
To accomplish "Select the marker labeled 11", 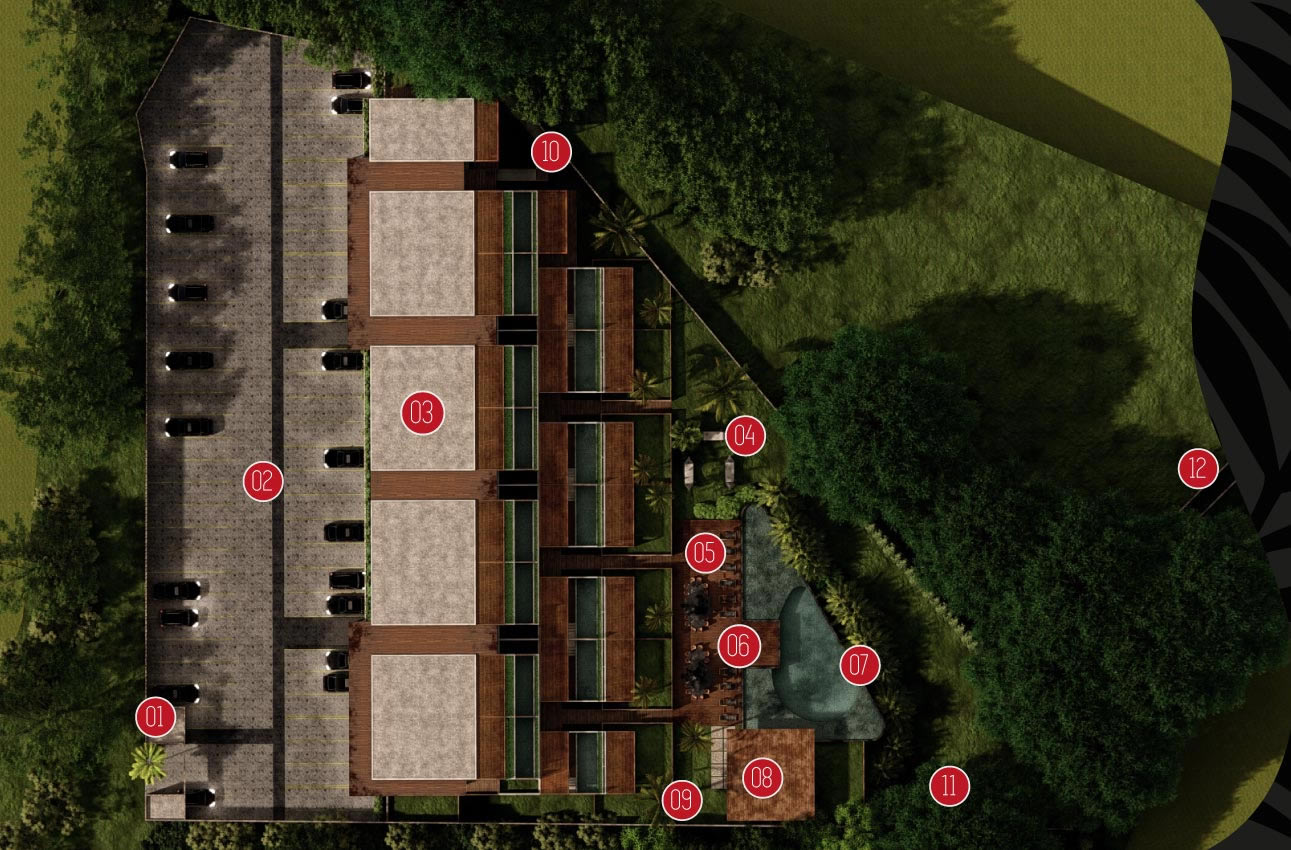I will 949,787.
